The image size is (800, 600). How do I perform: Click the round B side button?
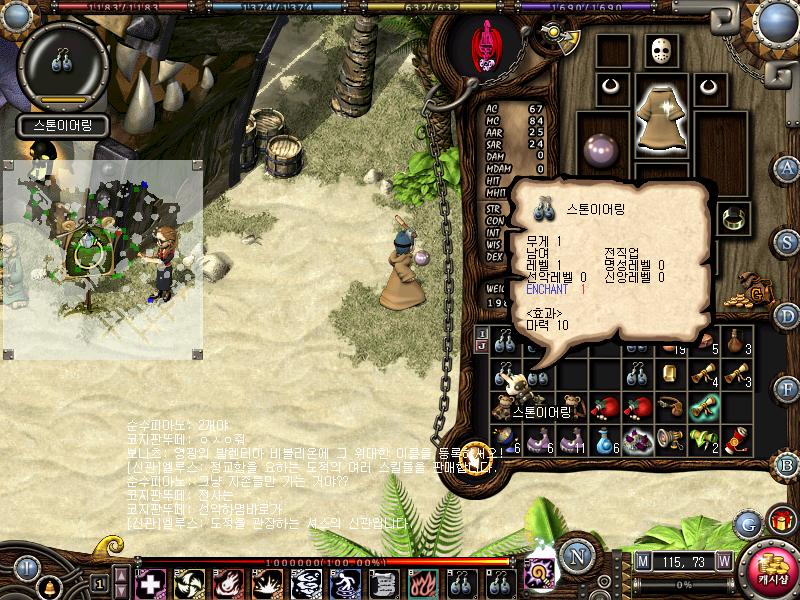pos(787,465)
